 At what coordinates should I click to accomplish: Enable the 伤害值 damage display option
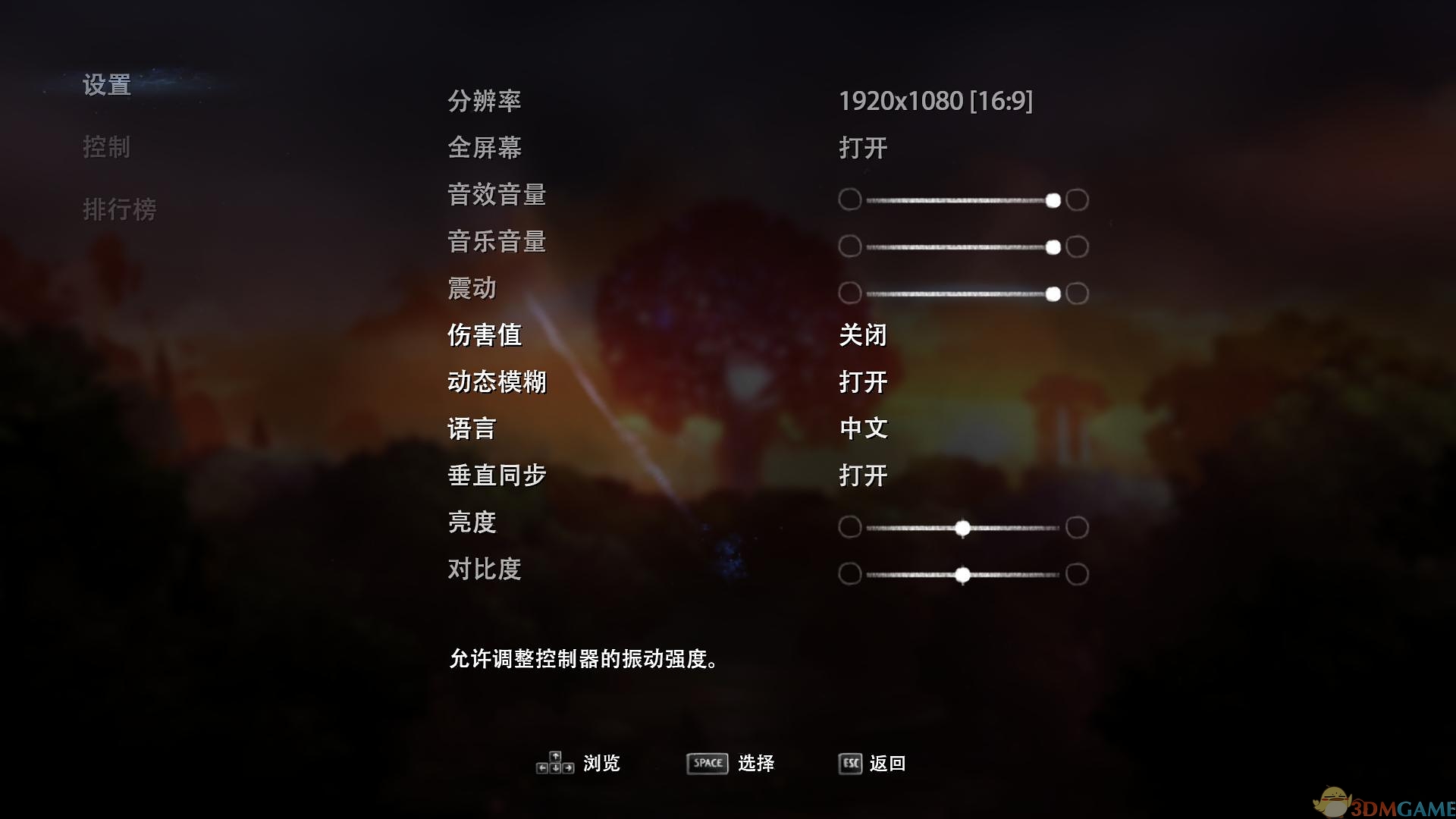tap(862, 334)
